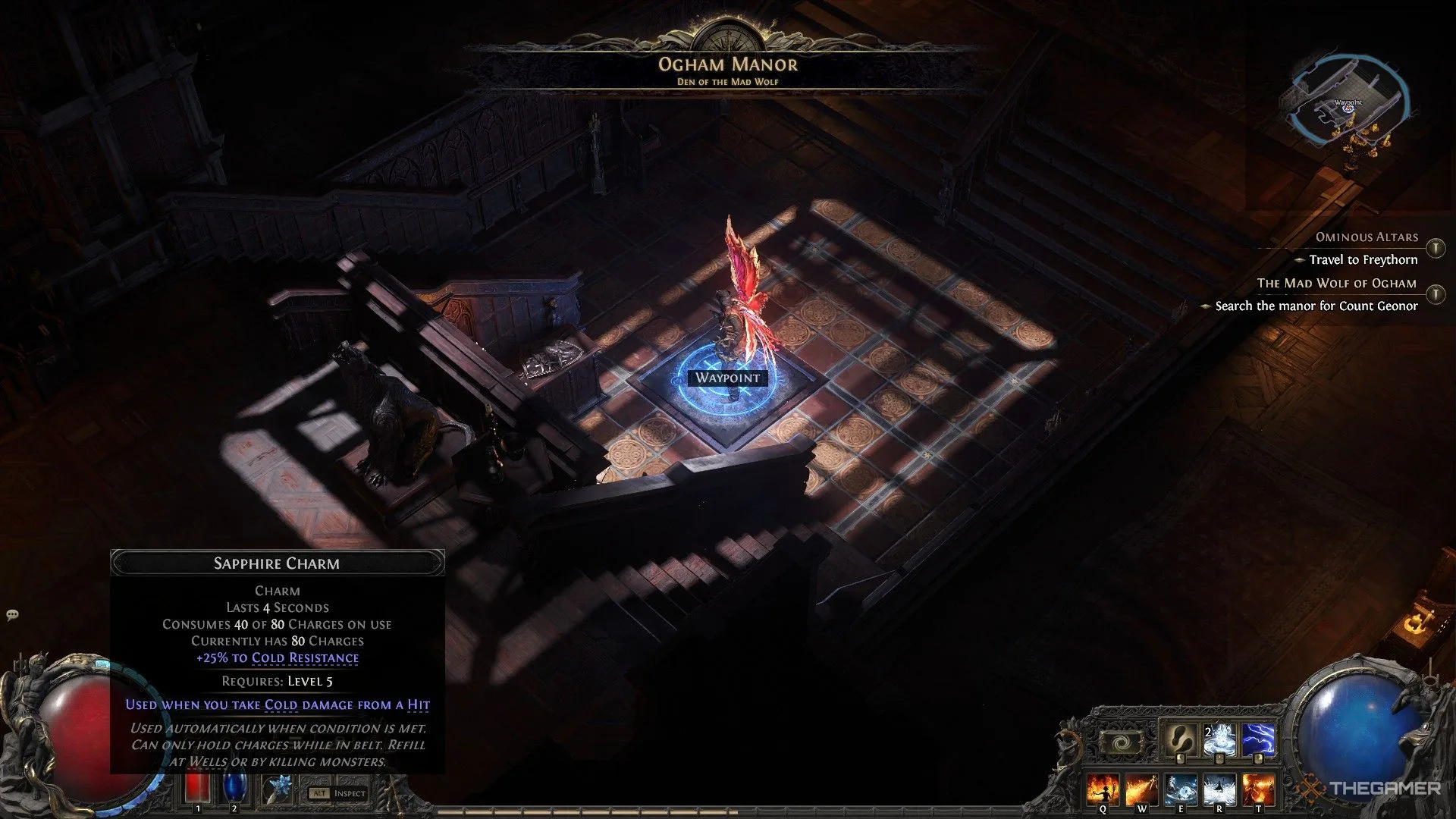Viewport: 1456px width, 819px height.
Task: Toggle the Ominous Altars quest pin
Action: [1436, 248]
